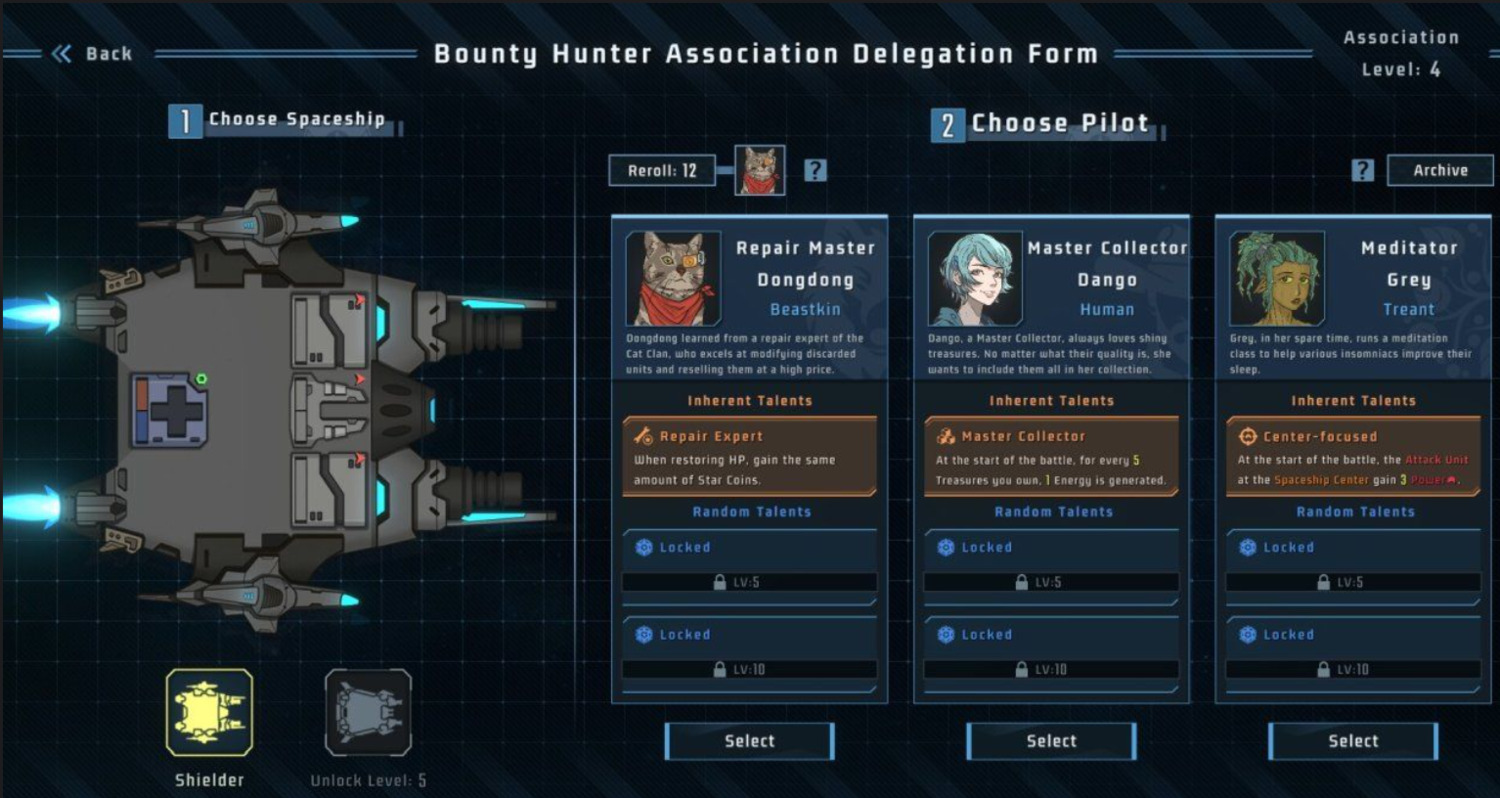View the Repair Expert talent
The image size is (1500, 798).
pyautogui.click(x=749, y=457)
